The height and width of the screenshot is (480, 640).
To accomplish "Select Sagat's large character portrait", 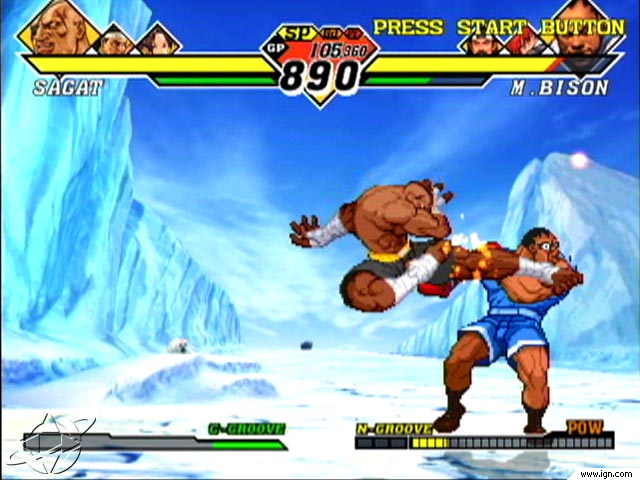I will point(57,30).
